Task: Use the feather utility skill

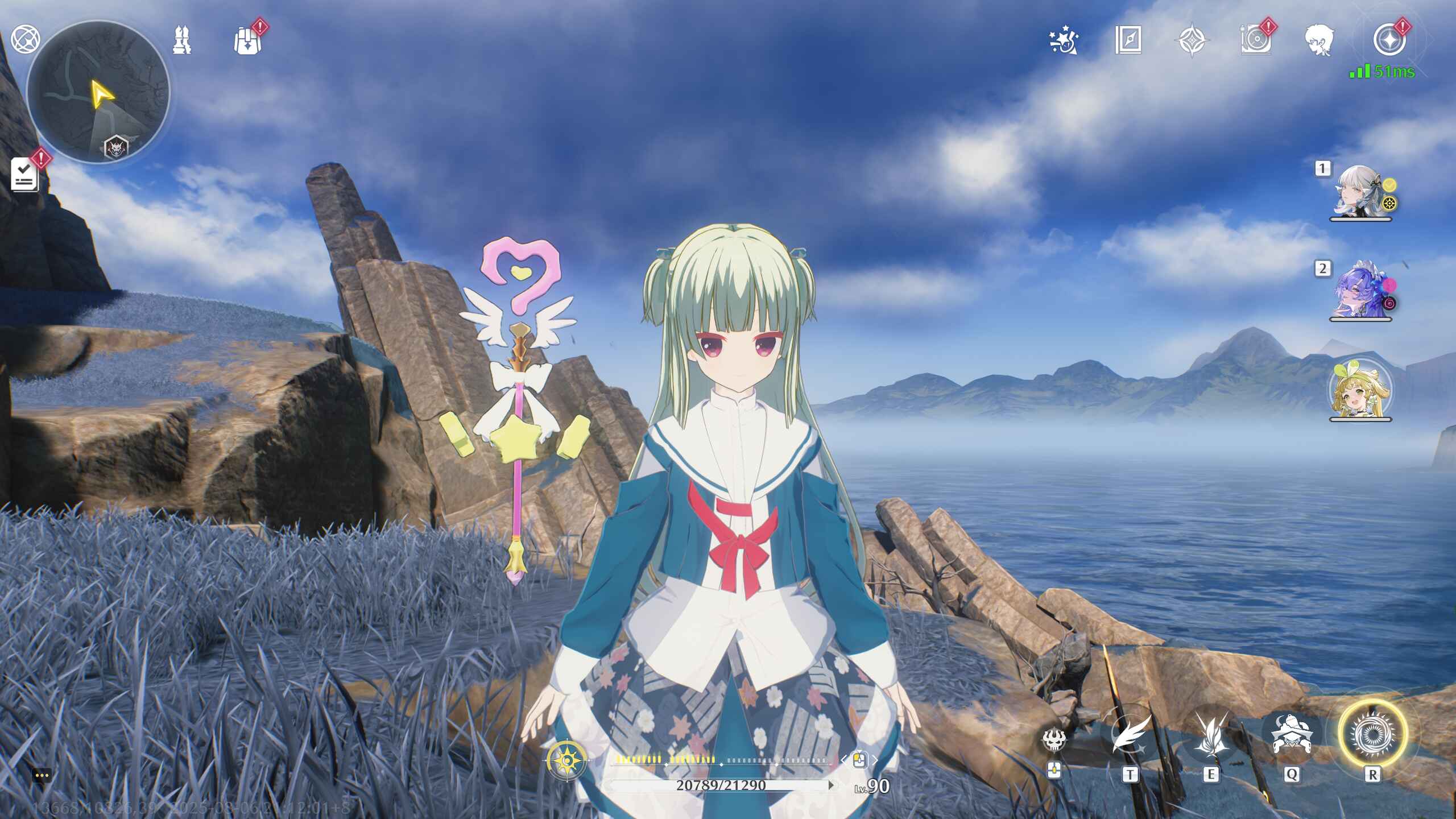Action: [1130, 736]
